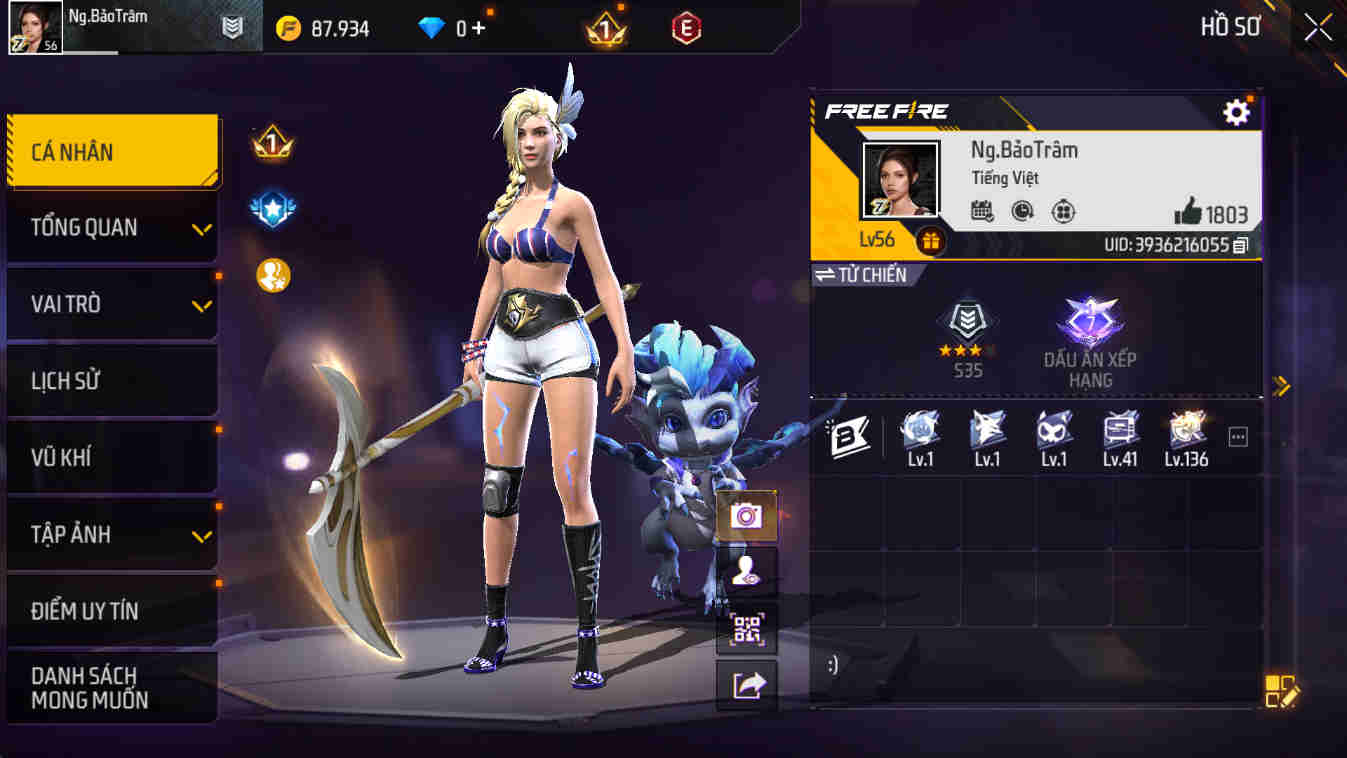Expand the VAI TRÒ section

pyautogui.click(x=110, y=304)
